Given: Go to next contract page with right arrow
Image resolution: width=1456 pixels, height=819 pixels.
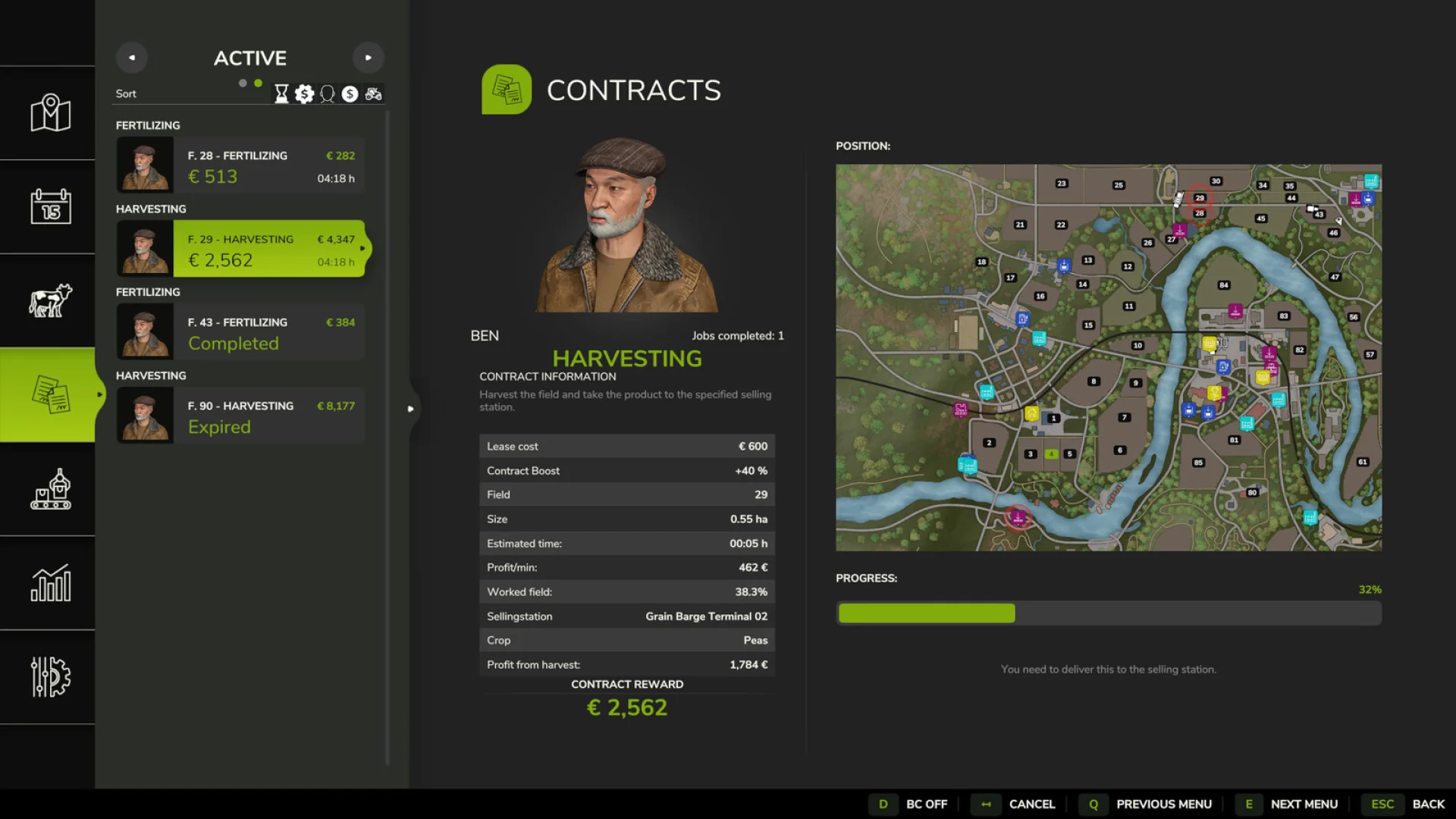Looking at the screenshot, I should point(369,57).
